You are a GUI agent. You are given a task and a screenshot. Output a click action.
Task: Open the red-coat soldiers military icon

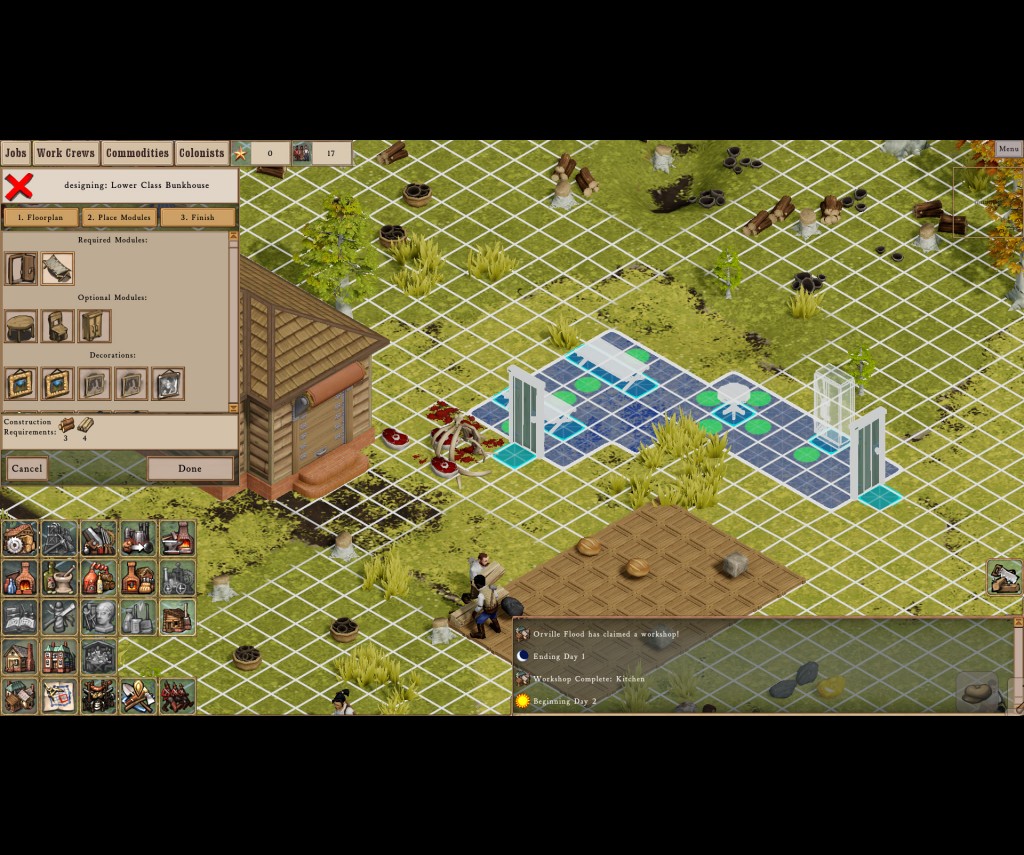177,696
